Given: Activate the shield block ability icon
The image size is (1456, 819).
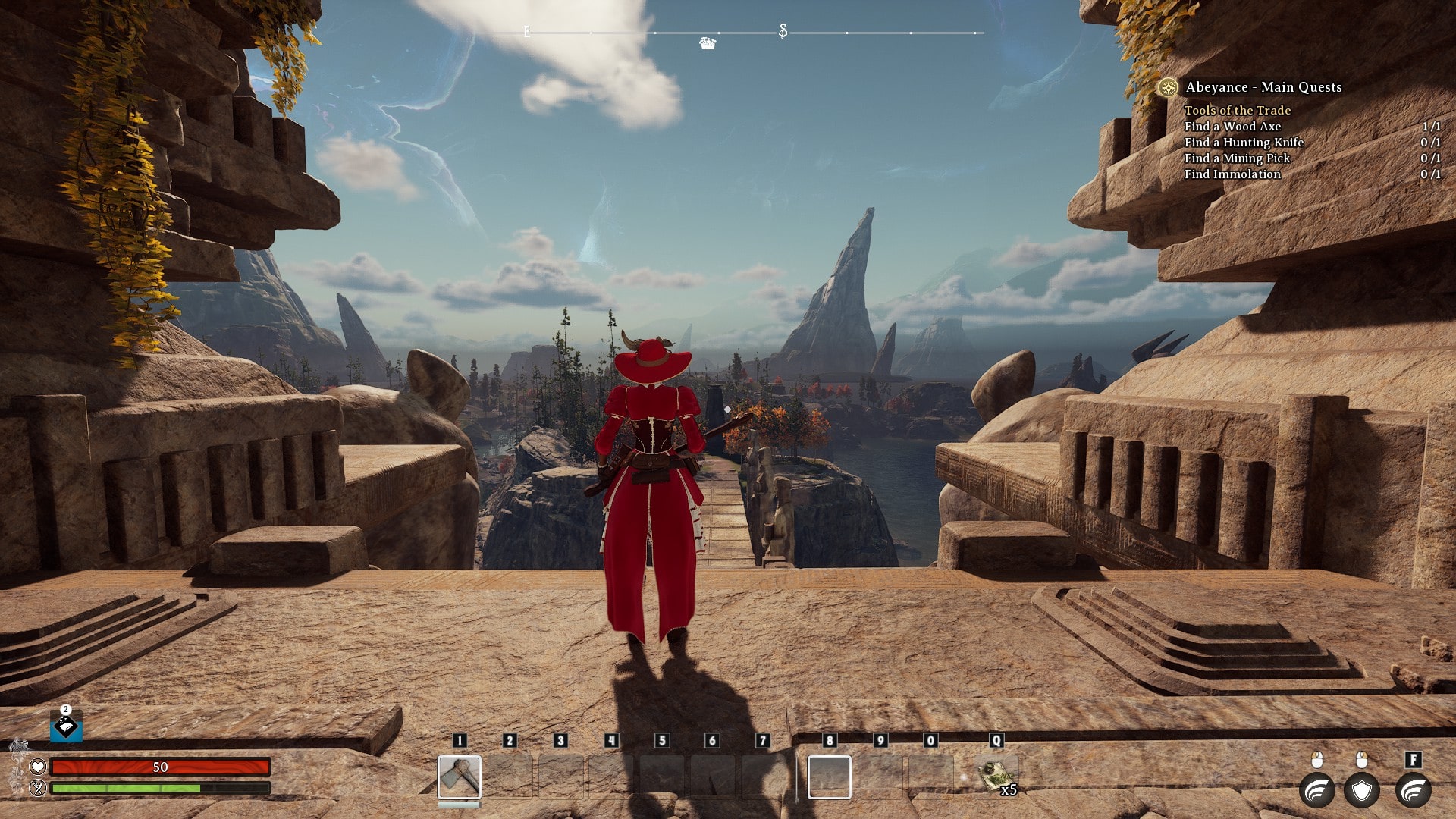Looking at the screenshot, I should [1362, 791].
